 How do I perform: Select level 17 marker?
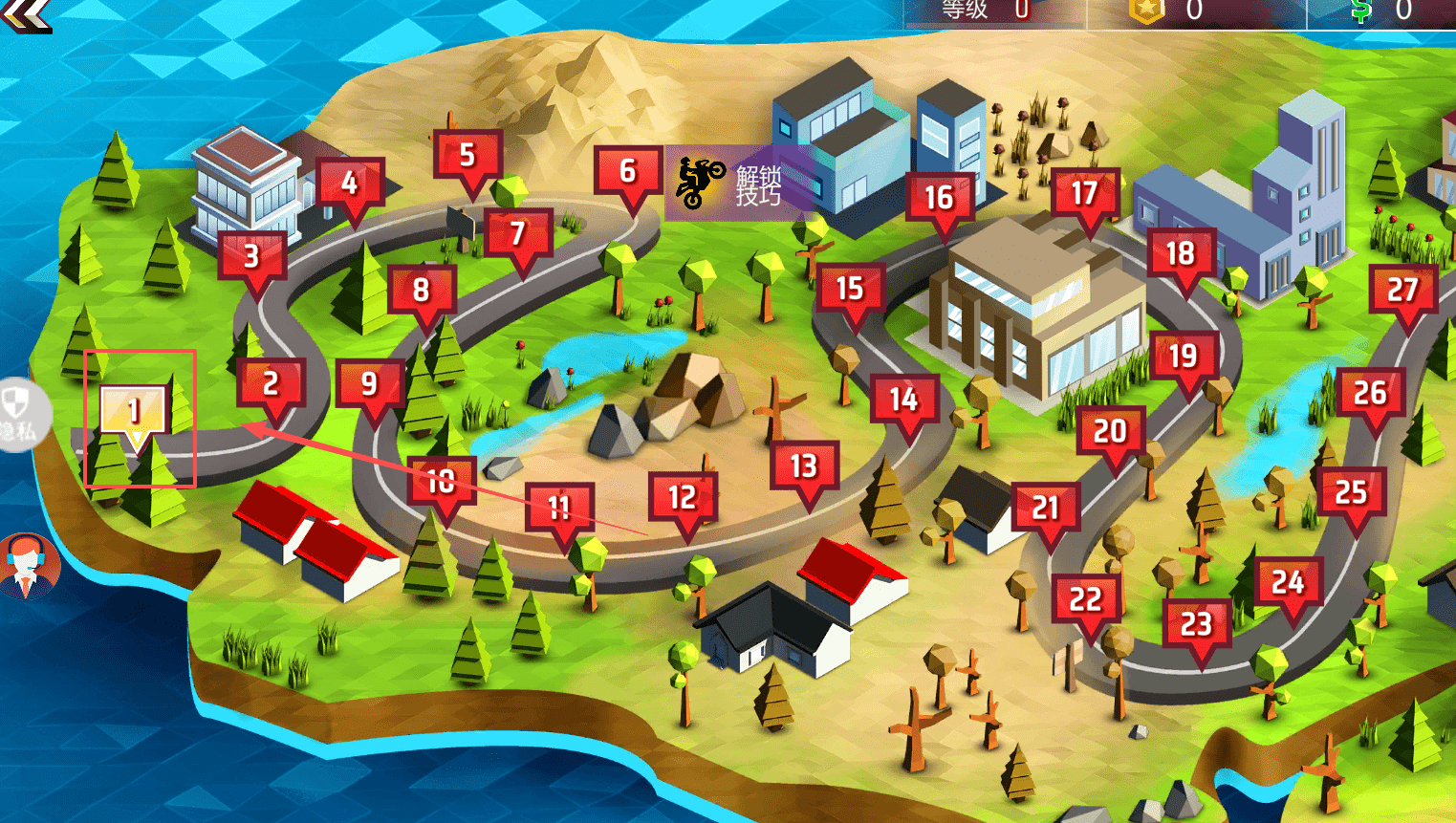tap(1084, 194)
